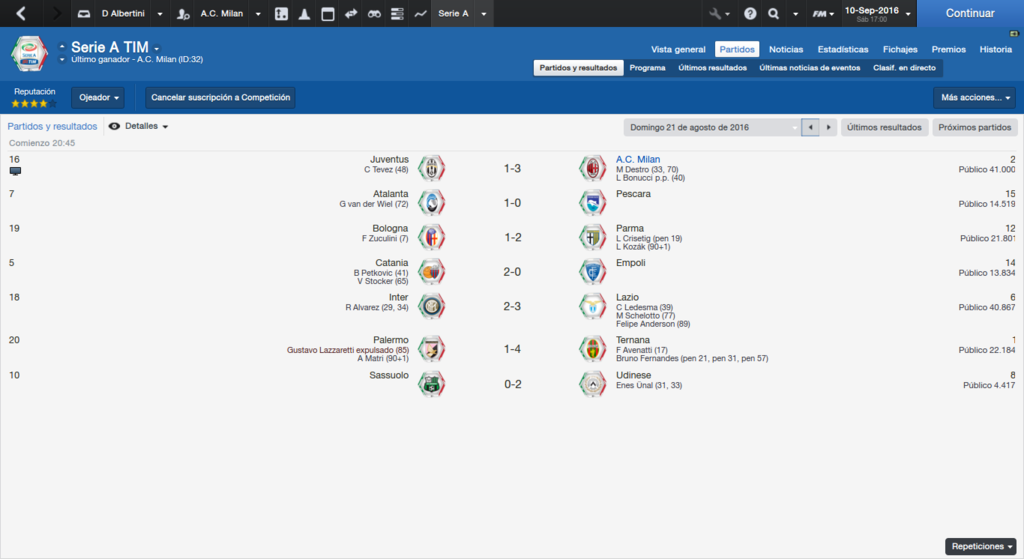Show the Estadísticas tab

(x=843, y=49)
